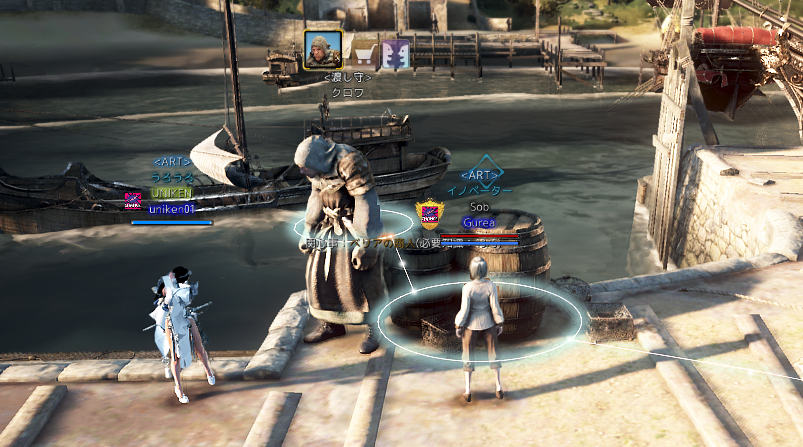Click the ferryman NPC portrait icon
The height and width of the screenshot is (447, 803).
click(323, 50)
